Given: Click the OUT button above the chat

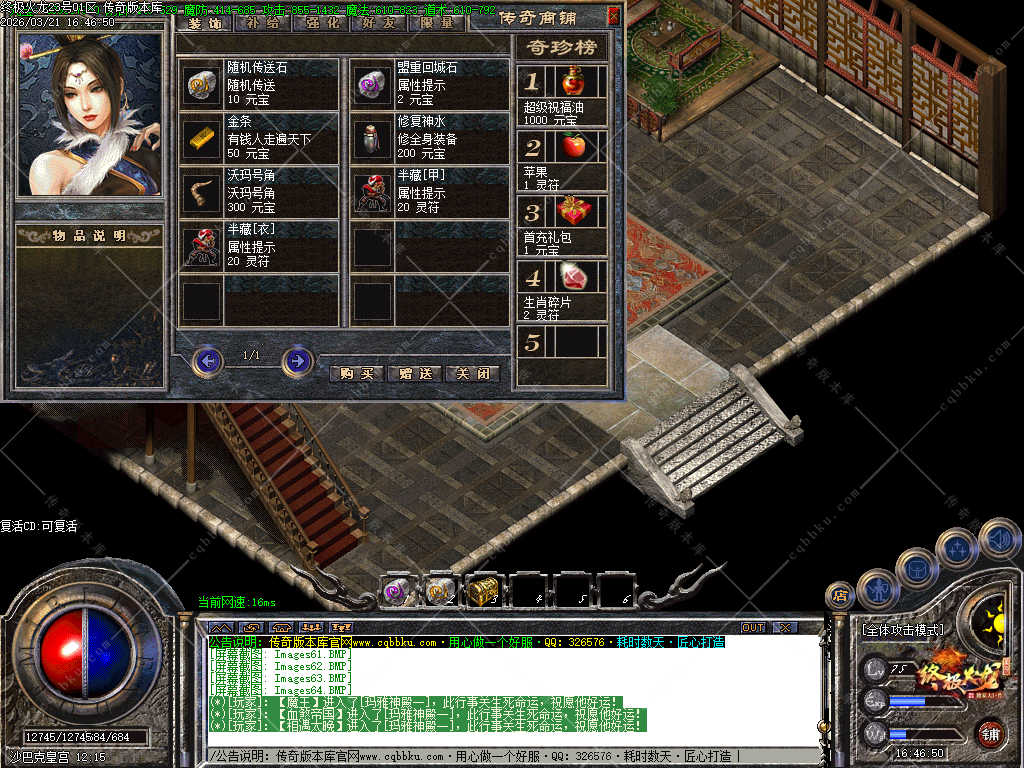Looking at the screenshot, I should 752,627.
